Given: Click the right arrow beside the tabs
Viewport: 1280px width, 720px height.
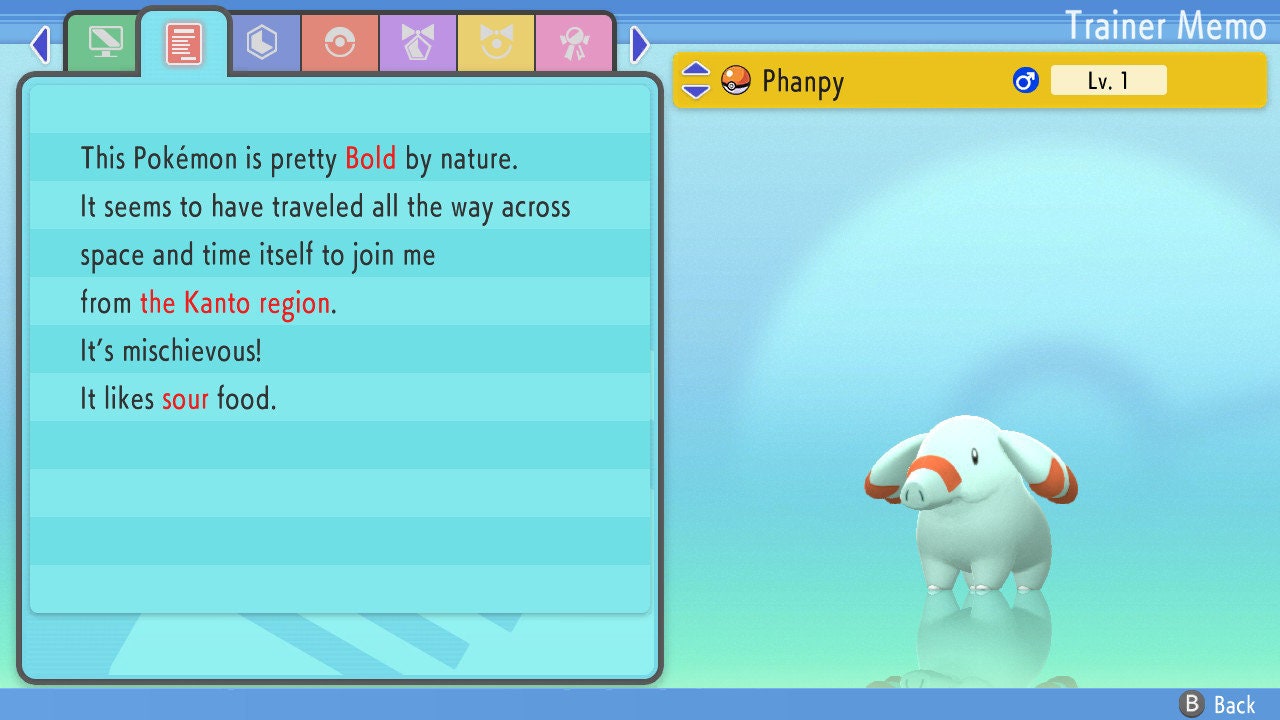Looking at the screenshot, I should pyautogui.click(x=640, y=44).
